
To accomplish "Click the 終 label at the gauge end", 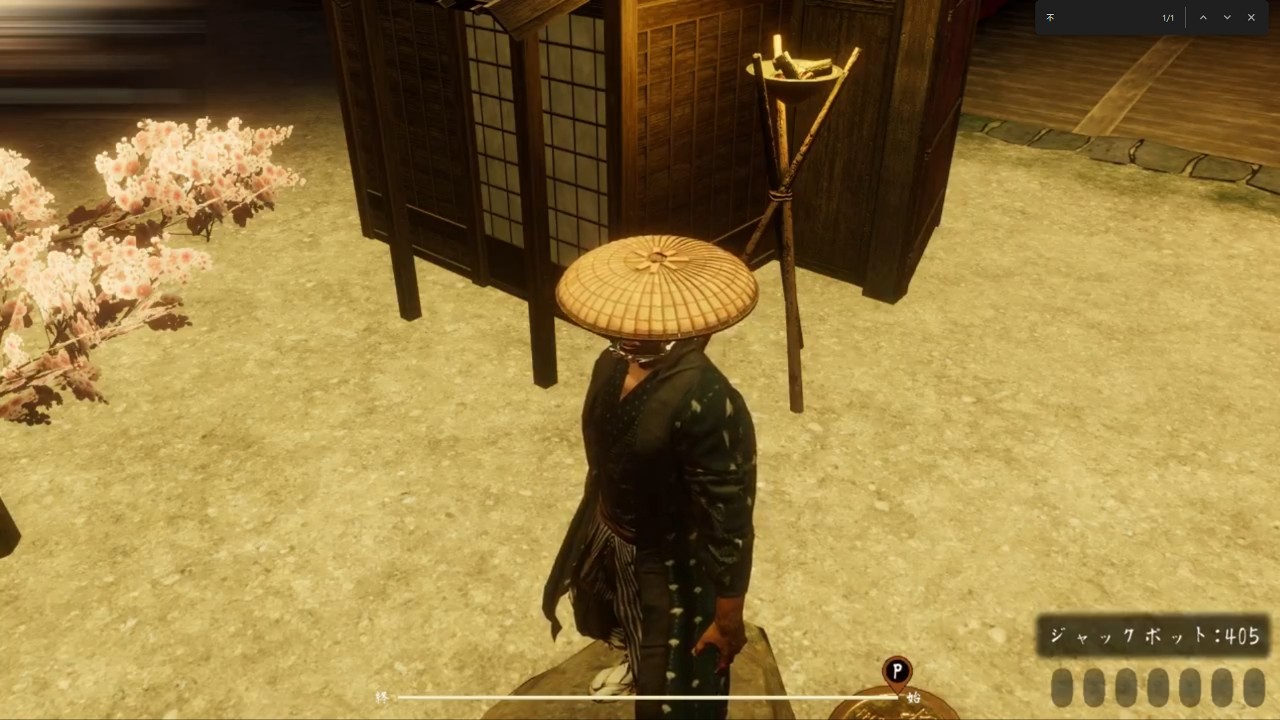I will [x=383, y=697].
